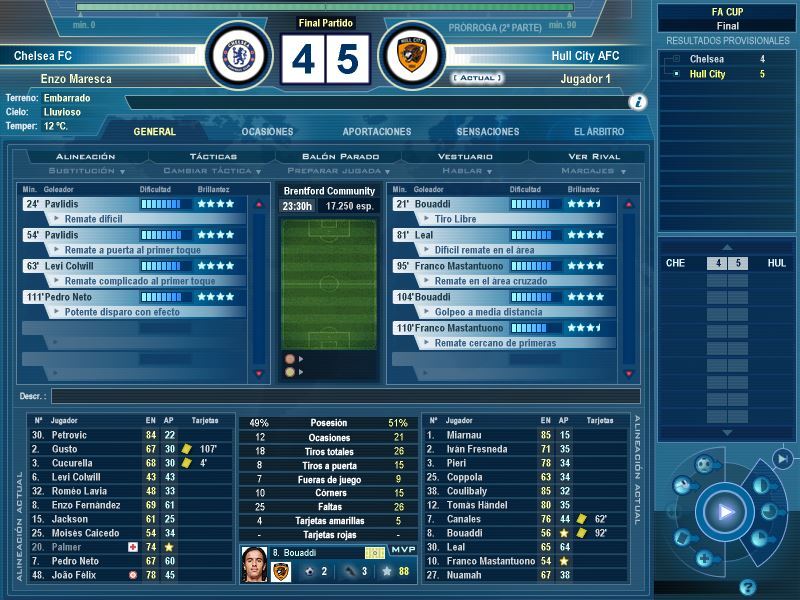Show the Sensaciones tab
This screenshot has width=800, height=600.
tap(488, 132)
